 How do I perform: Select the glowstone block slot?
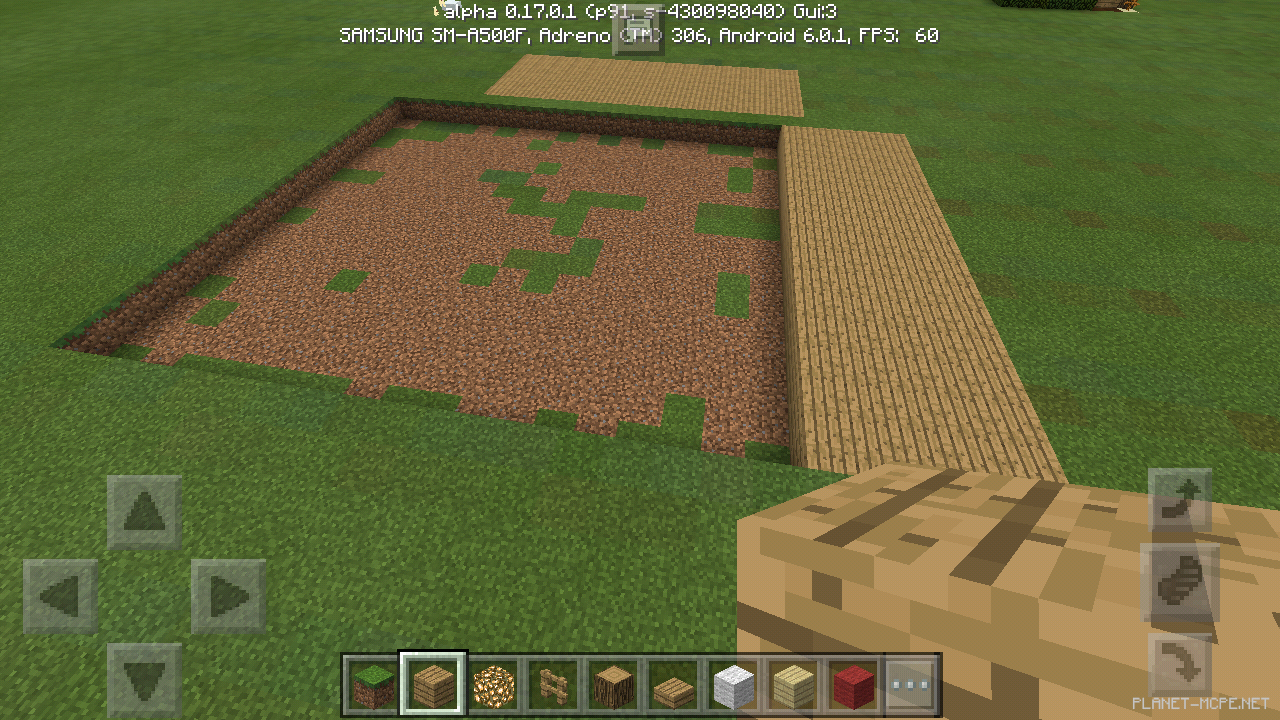tap(493, 685)
